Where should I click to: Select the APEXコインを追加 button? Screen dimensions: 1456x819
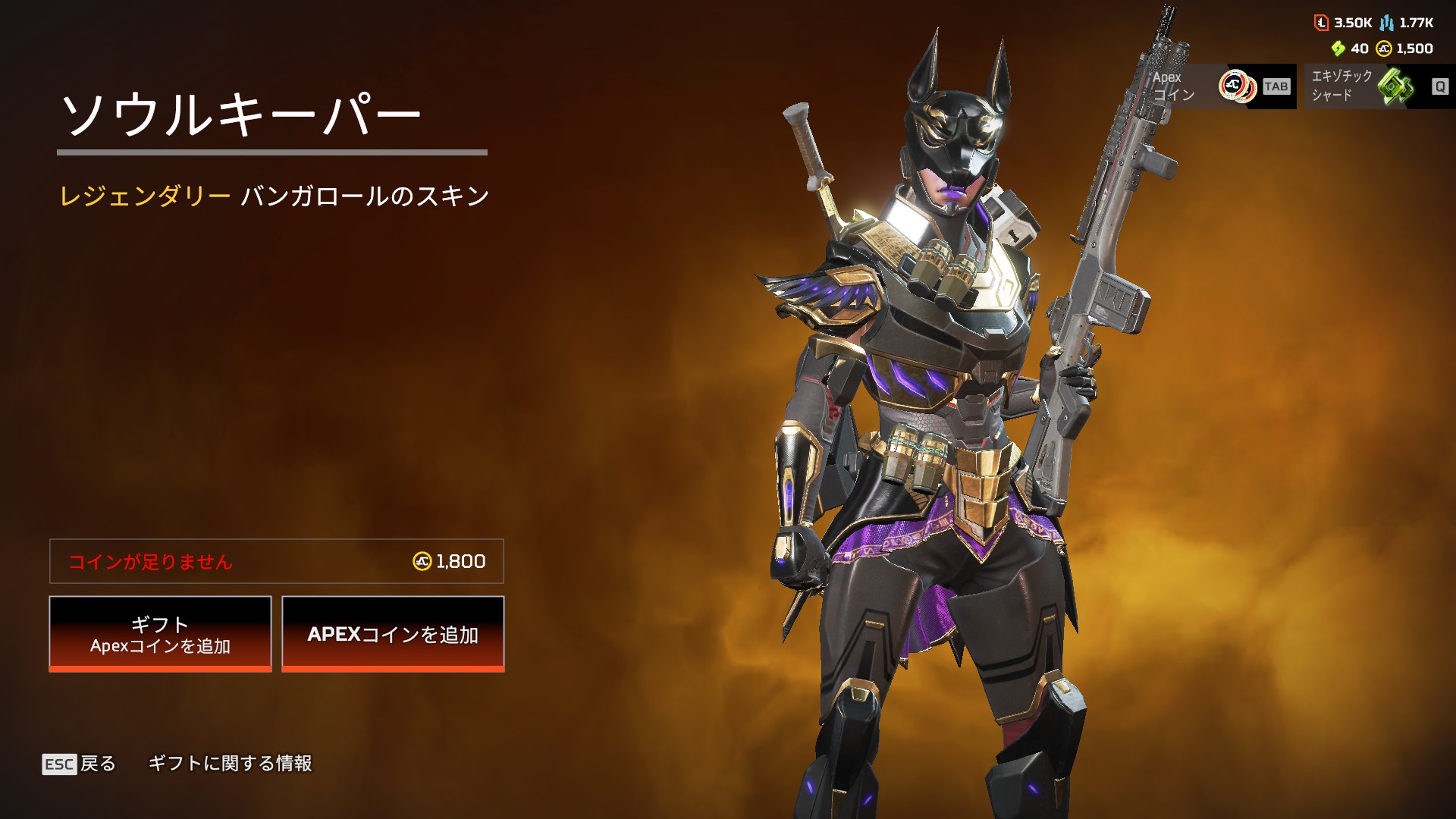tap(393, 634)
